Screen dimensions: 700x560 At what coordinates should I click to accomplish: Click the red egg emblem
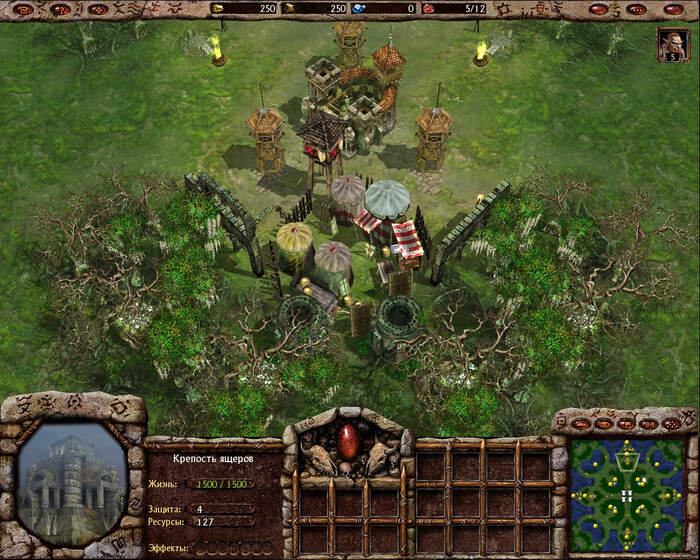350,441
